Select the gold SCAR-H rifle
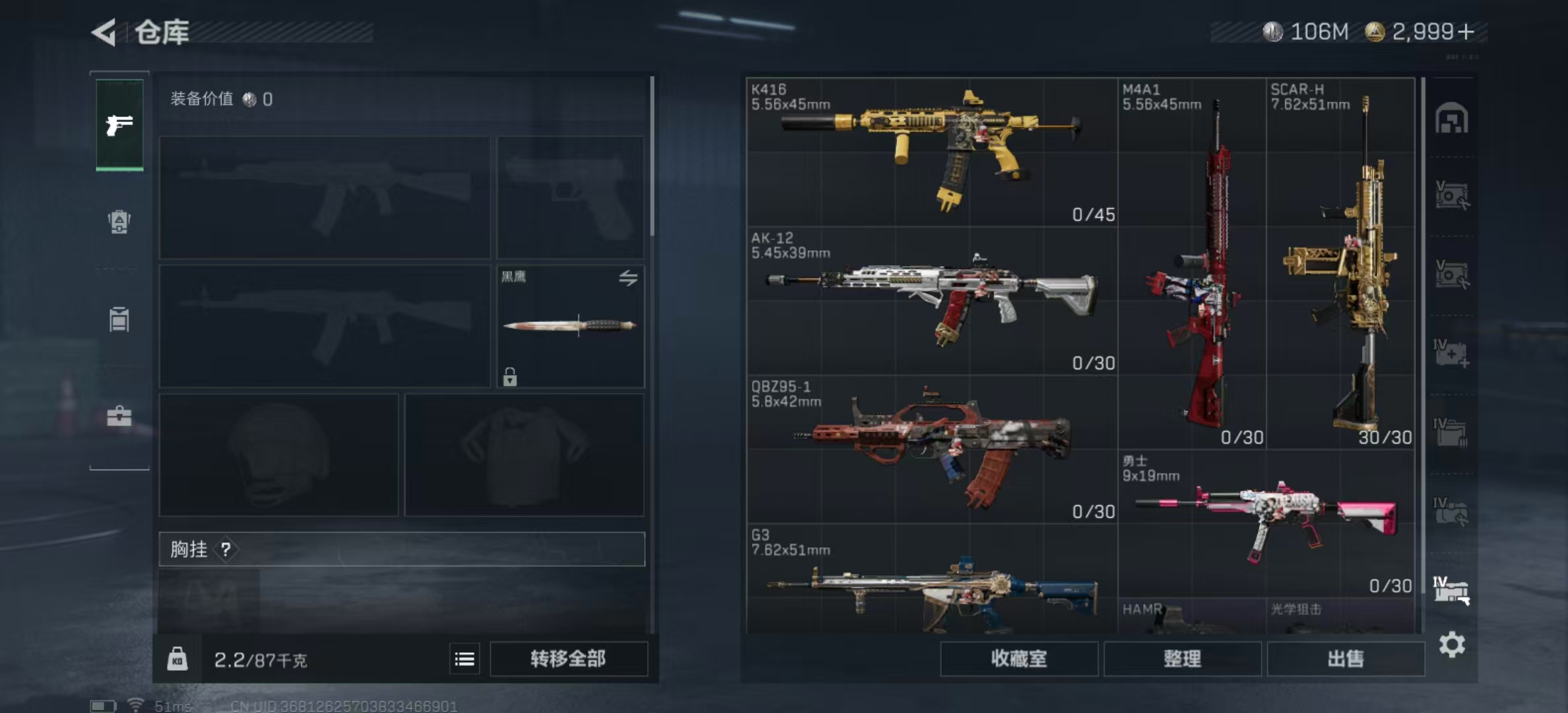Screen dimensions: 1568x713 tap(1340, 264)
